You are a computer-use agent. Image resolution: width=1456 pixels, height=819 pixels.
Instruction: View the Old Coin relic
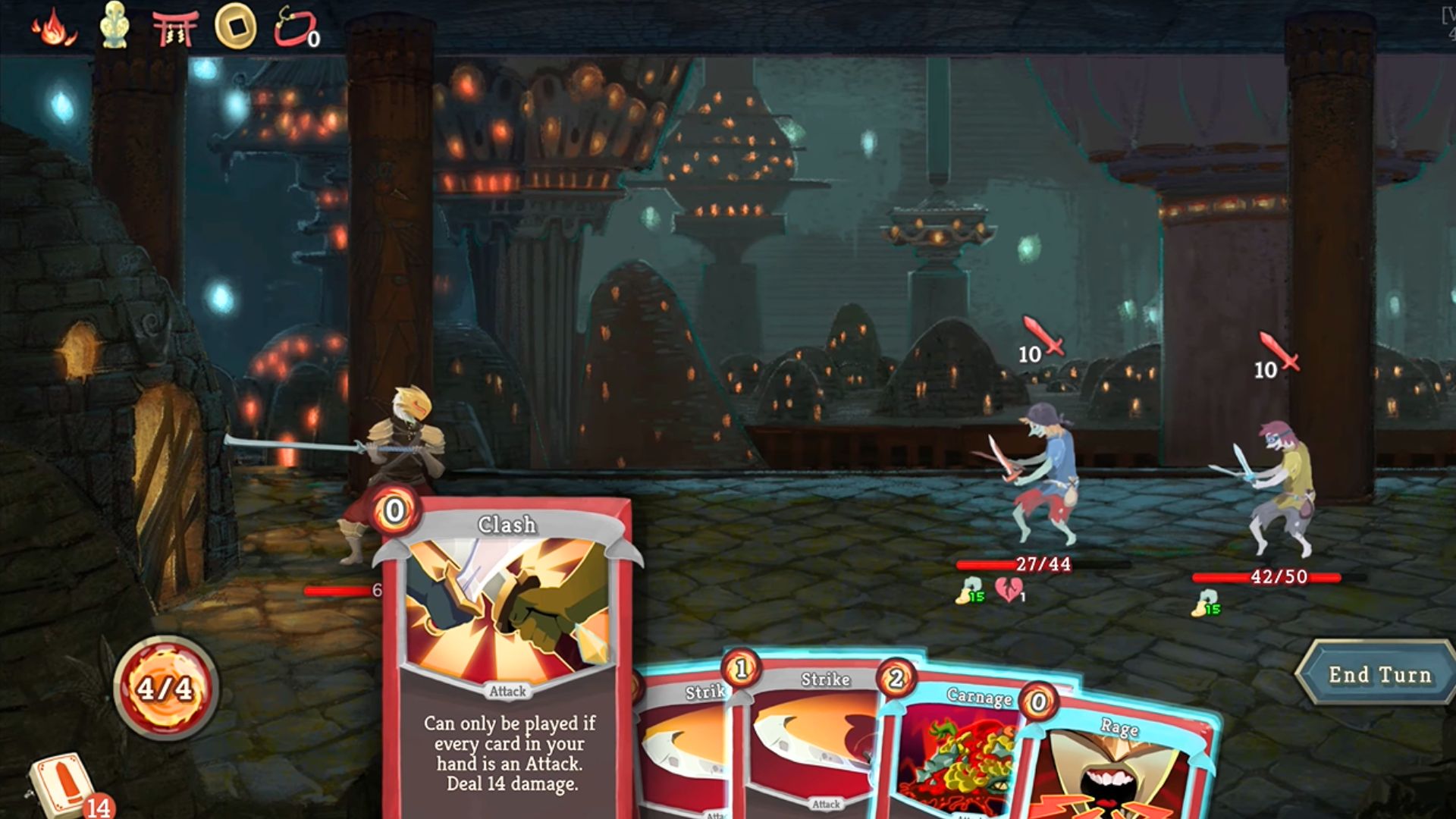(x=235, y=27)
